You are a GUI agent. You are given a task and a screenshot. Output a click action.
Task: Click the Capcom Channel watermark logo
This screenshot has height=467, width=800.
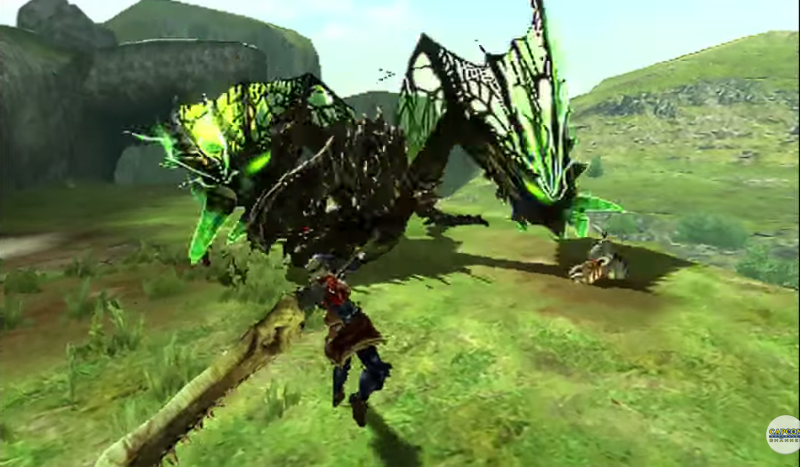point(783,434)
